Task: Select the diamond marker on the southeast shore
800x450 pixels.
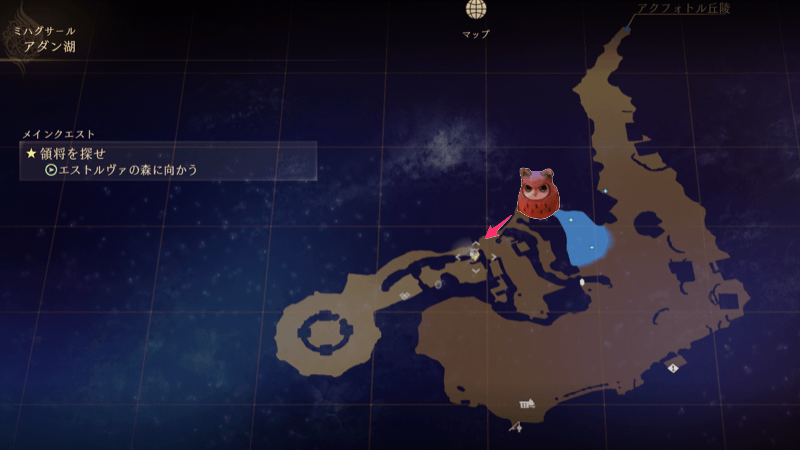Action: pos(673,368)
